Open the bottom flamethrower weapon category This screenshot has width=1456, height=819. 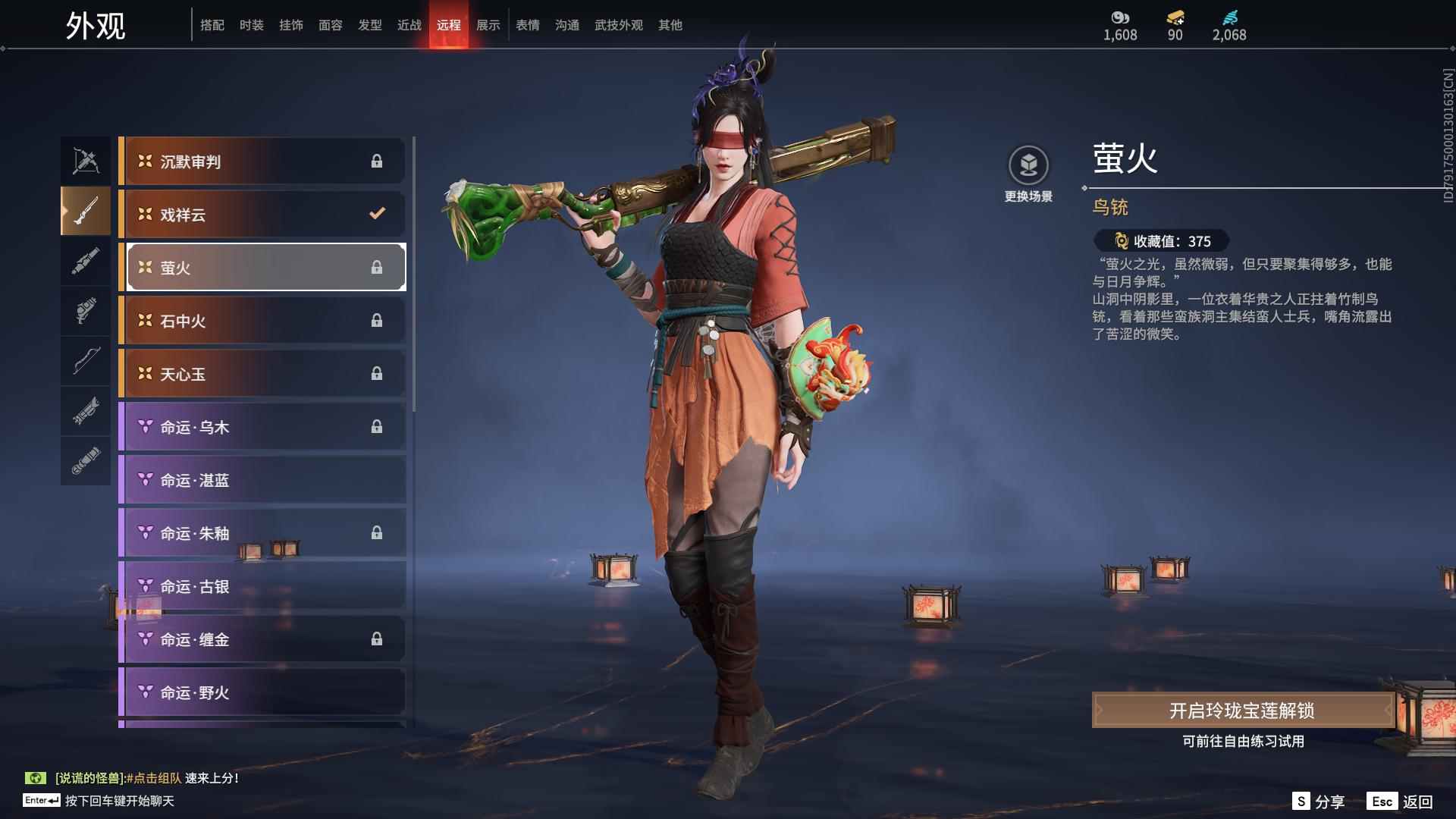pos(85,461)
